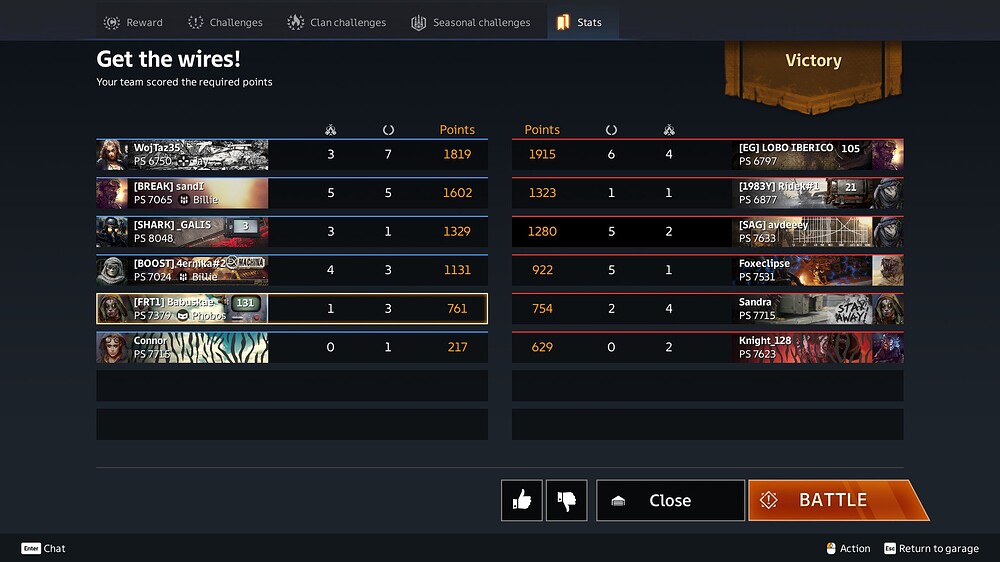Show the Seasonal challenges tab
The height and width of the screenshot is (562, 1000).
471,22
